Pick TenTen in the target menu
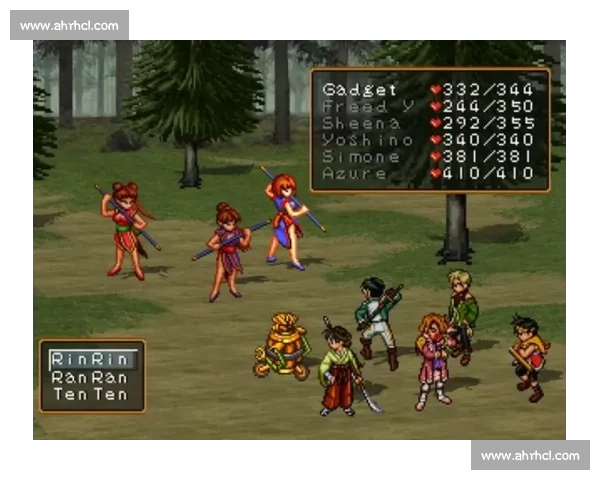 90,395
